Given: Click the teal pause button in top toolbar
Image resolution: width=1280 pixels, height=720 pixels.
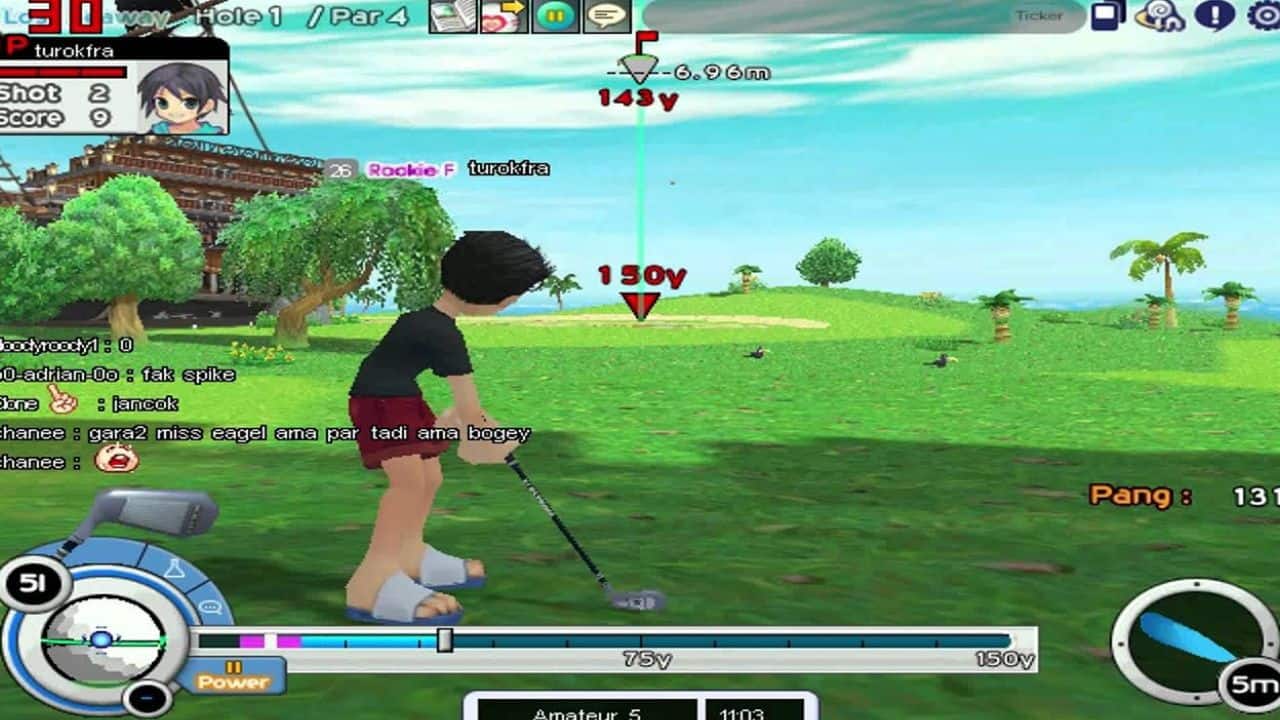Looking at the screenshot, I should [555, 16].
